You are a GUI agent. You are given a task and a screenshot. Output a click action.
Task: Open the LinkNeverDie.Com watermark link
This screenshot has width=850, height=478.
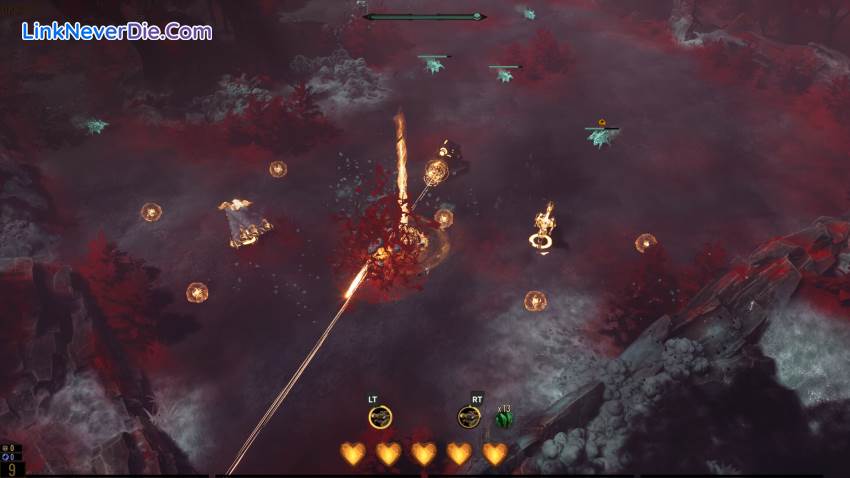pyautogui.click(x=117, y=31)
